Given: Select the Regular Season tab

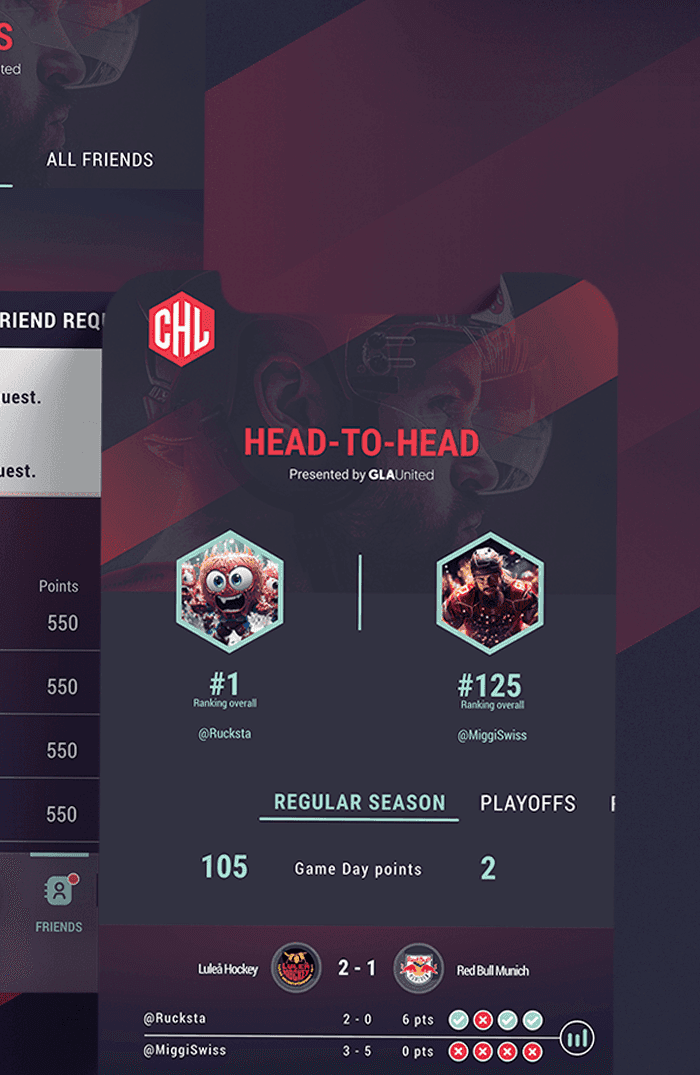Looking at the screenshot, I should (x=359, y=803).
